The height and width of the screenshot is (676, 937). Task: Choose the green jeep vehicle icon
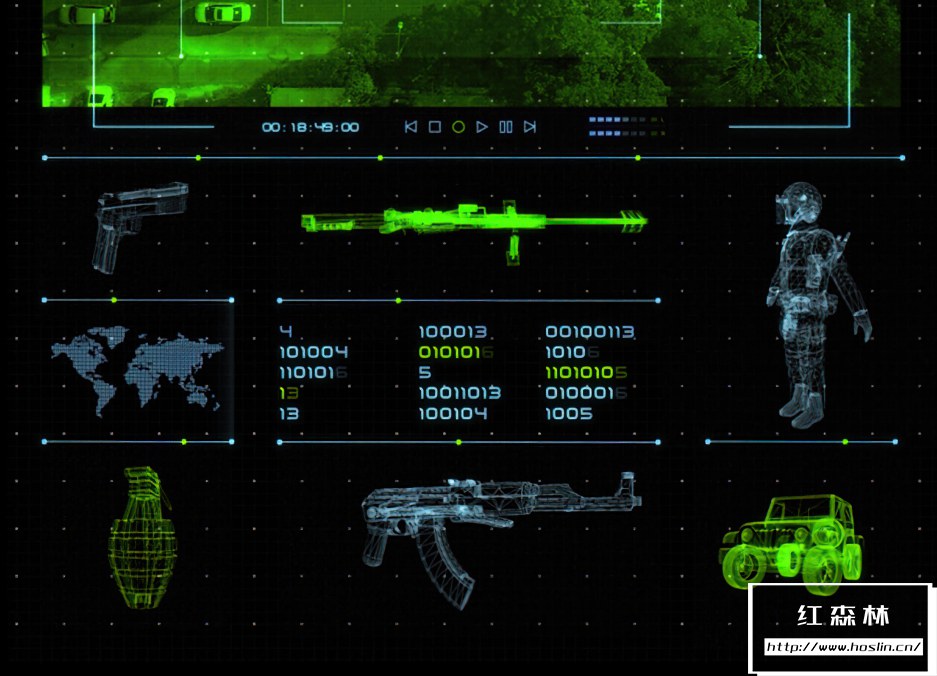[792, 540]
